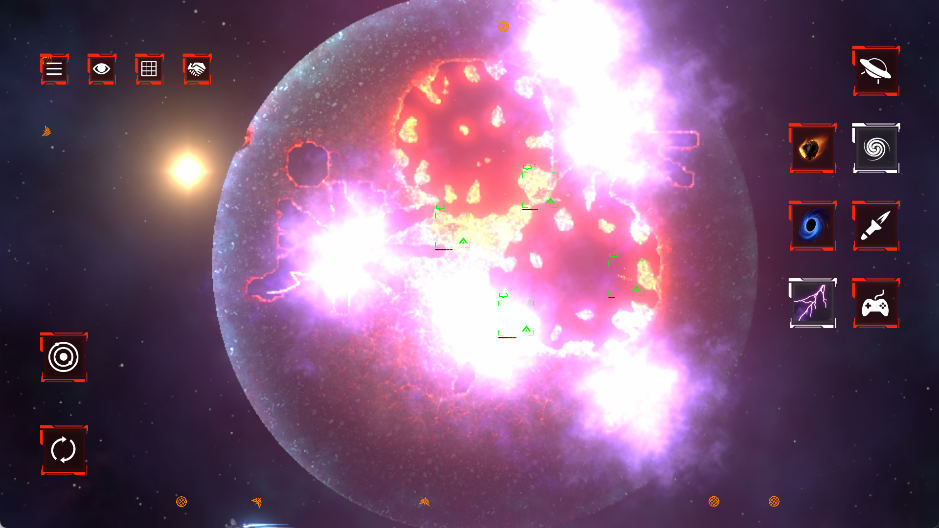Click the circular arrows reset button
The height and width of the screenshot is (528, 939).
tap(63, 450)
